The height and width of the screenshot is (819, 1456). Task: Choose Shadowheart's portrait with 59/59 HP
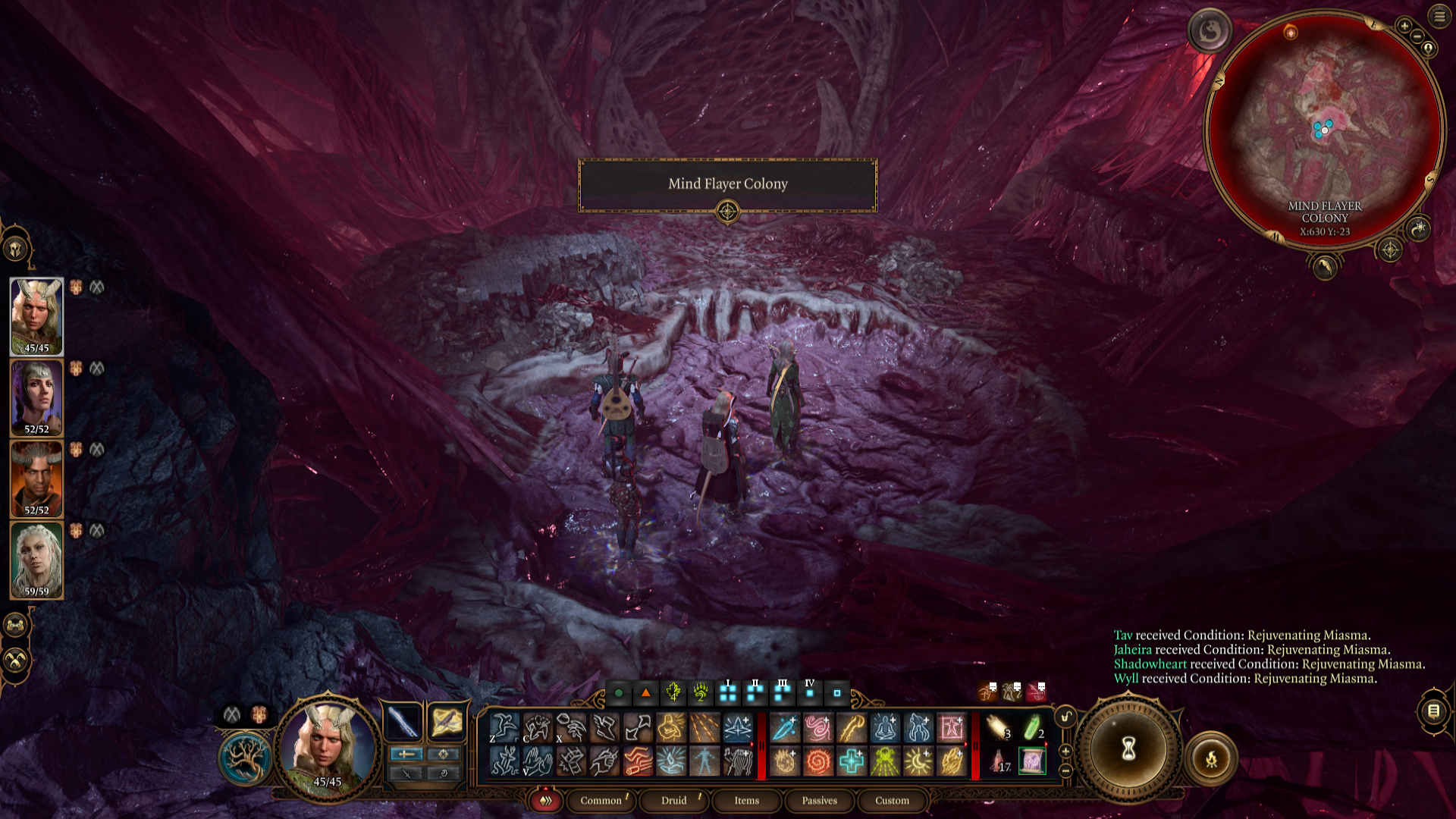click(36, 560)
